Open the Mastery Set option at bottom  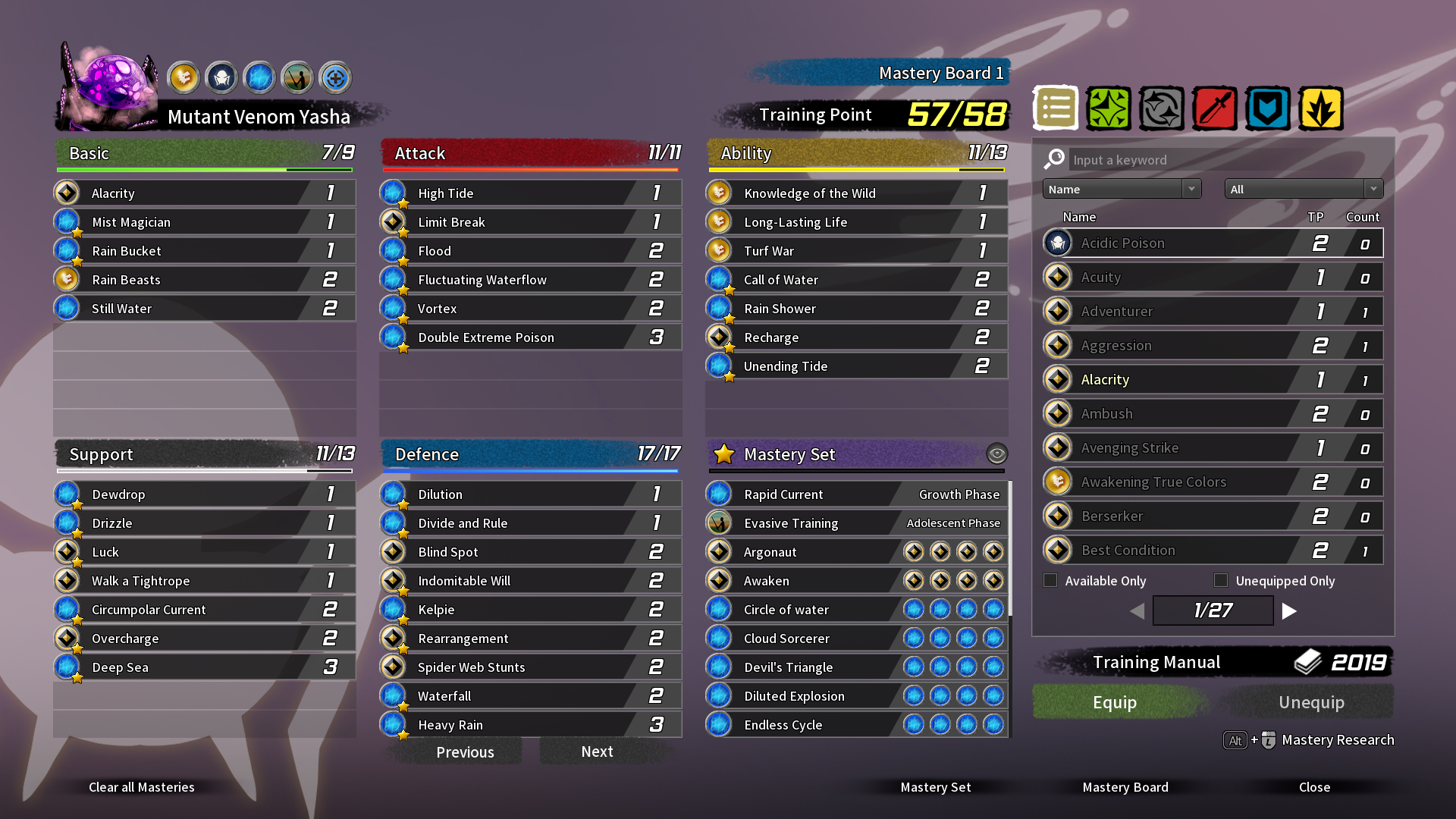coord(935,787)
